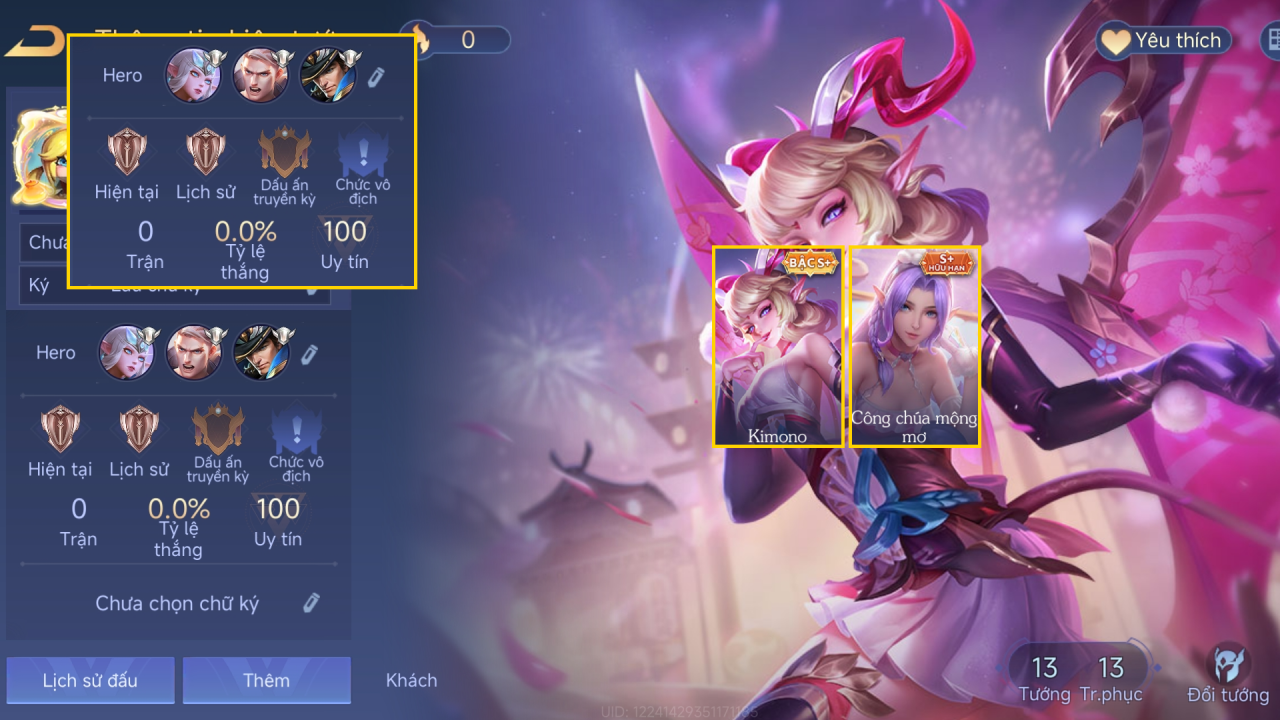
Task: Select the Kimono skin card
Action: pos(778,345)
